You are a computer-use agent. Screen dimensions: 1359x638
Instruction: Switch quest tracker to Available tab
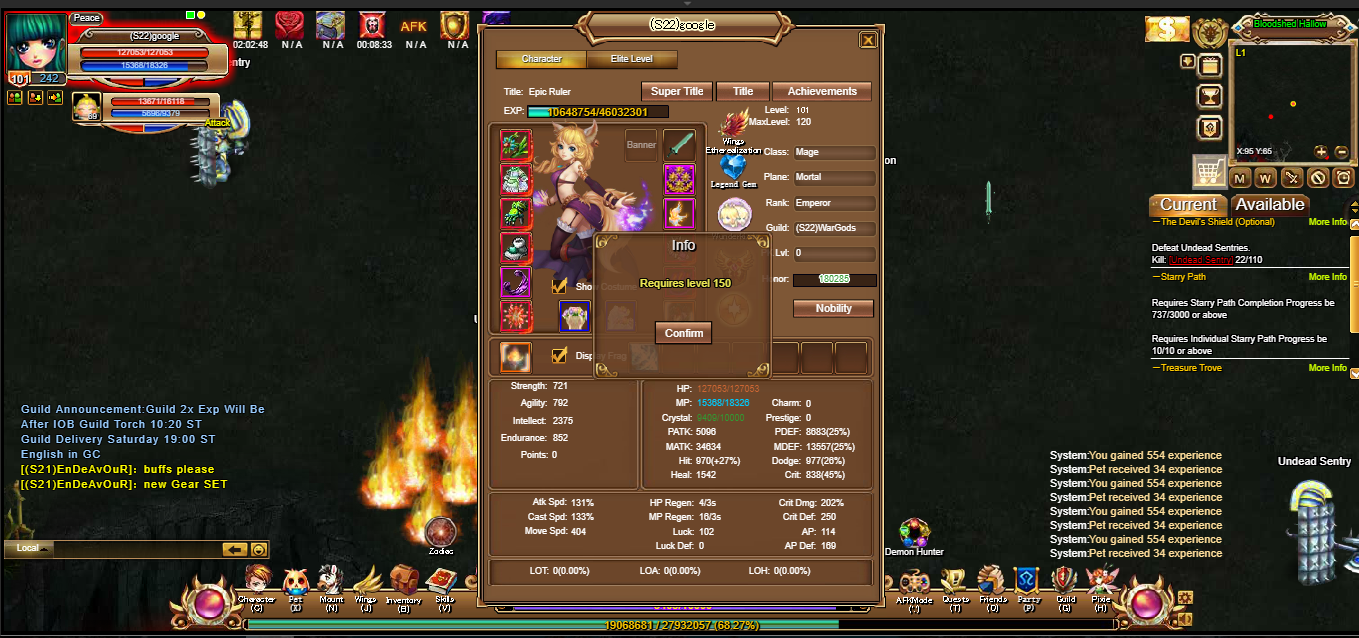click(1270, 205)
